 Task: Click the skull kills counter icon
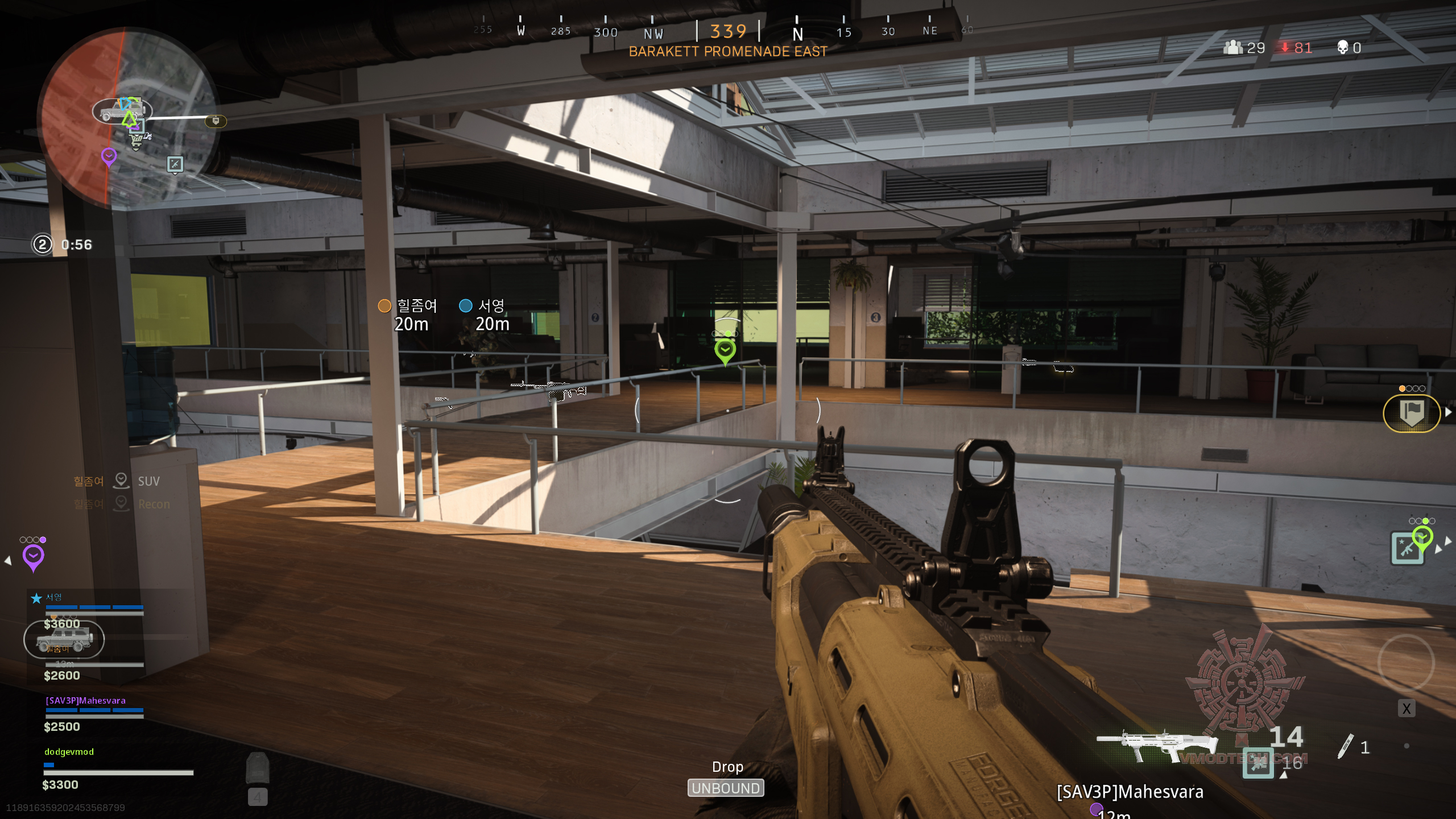1343,48
